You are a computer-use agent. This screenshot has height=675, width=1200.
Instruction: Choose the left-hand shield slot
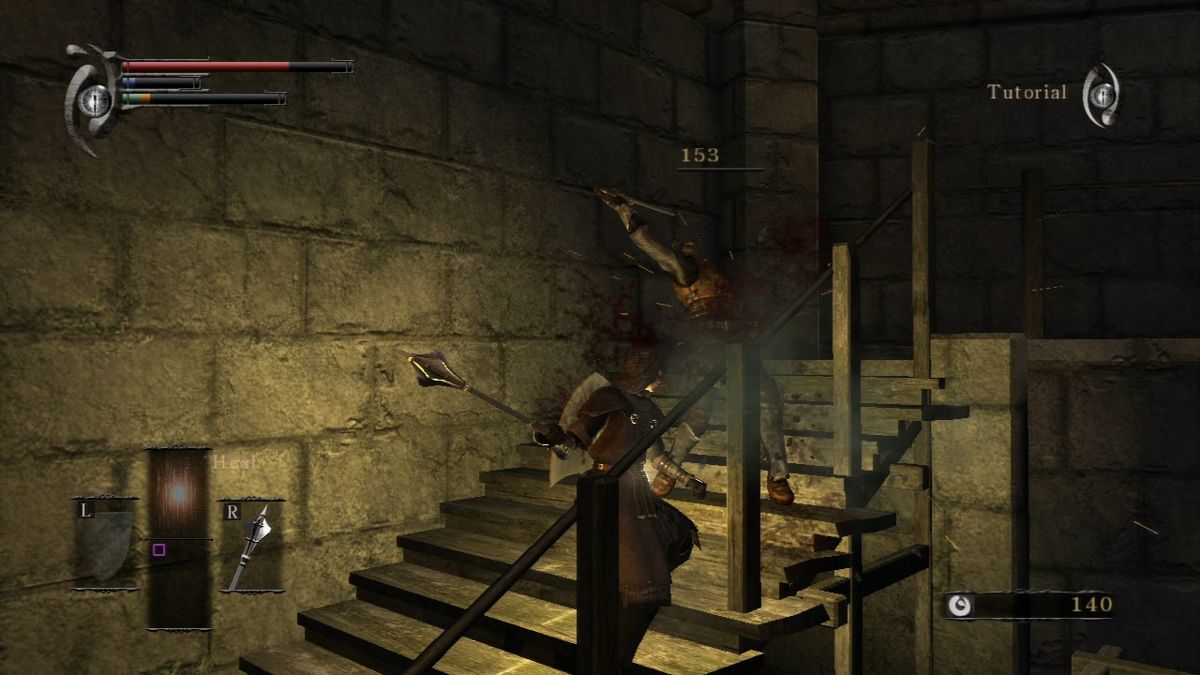[105, 544]
